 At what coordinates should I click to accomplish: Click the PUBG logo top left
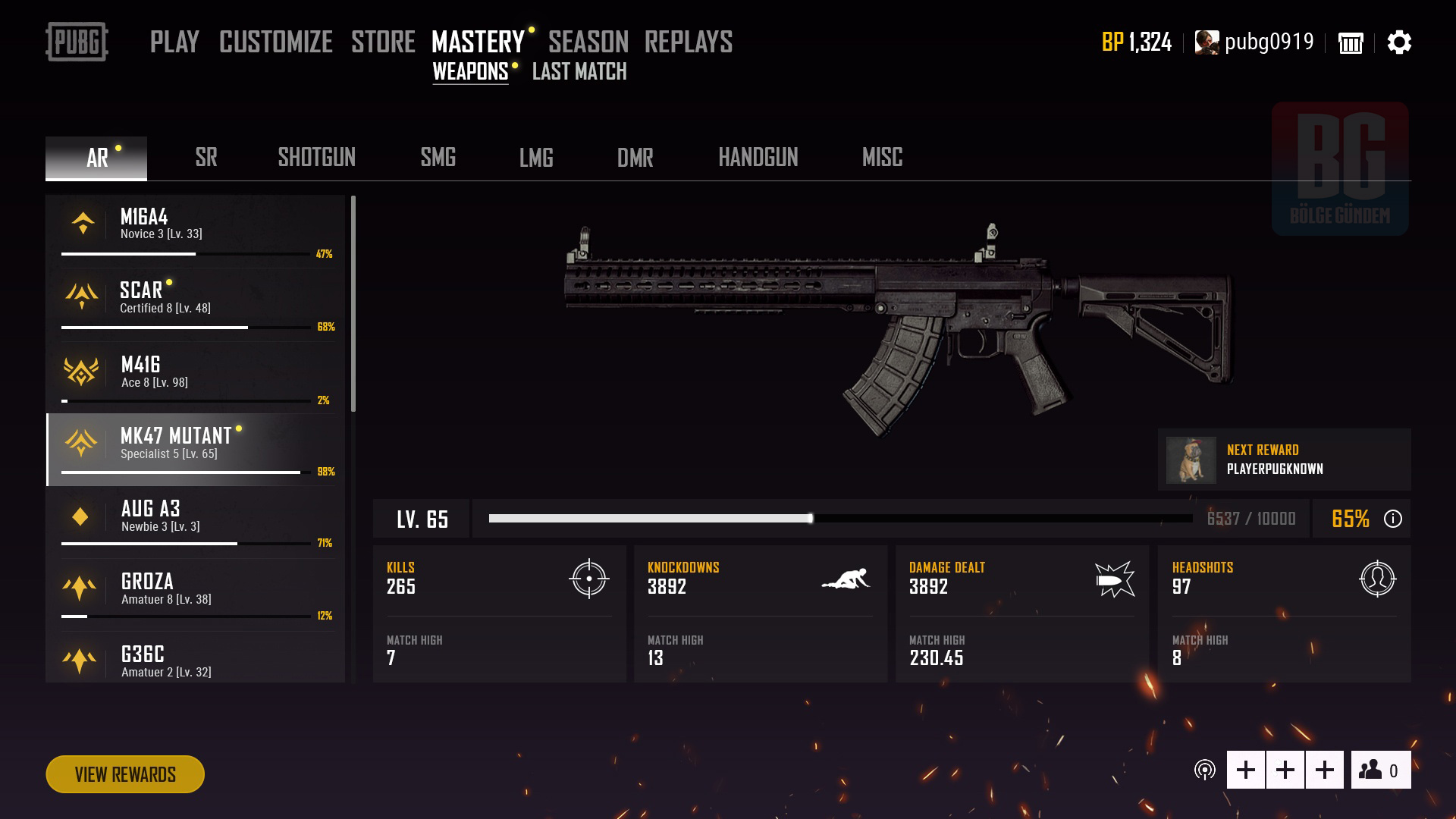tap(78, 43)
